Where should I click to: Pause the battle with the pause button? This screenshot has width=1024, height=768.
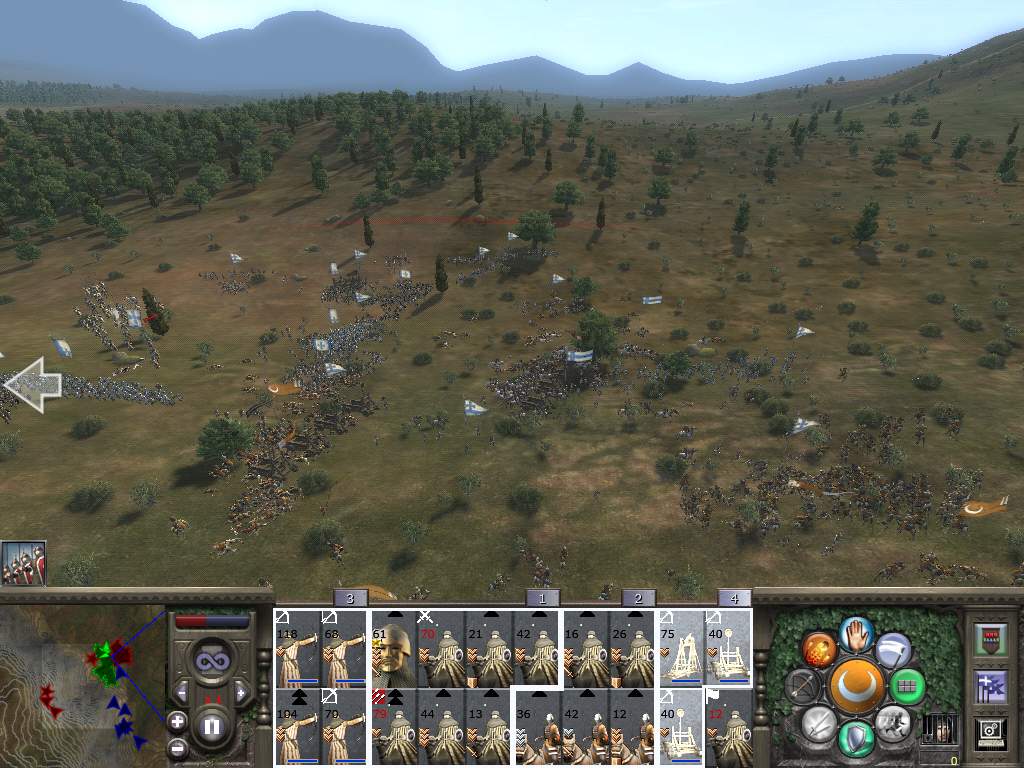point(212,726)
